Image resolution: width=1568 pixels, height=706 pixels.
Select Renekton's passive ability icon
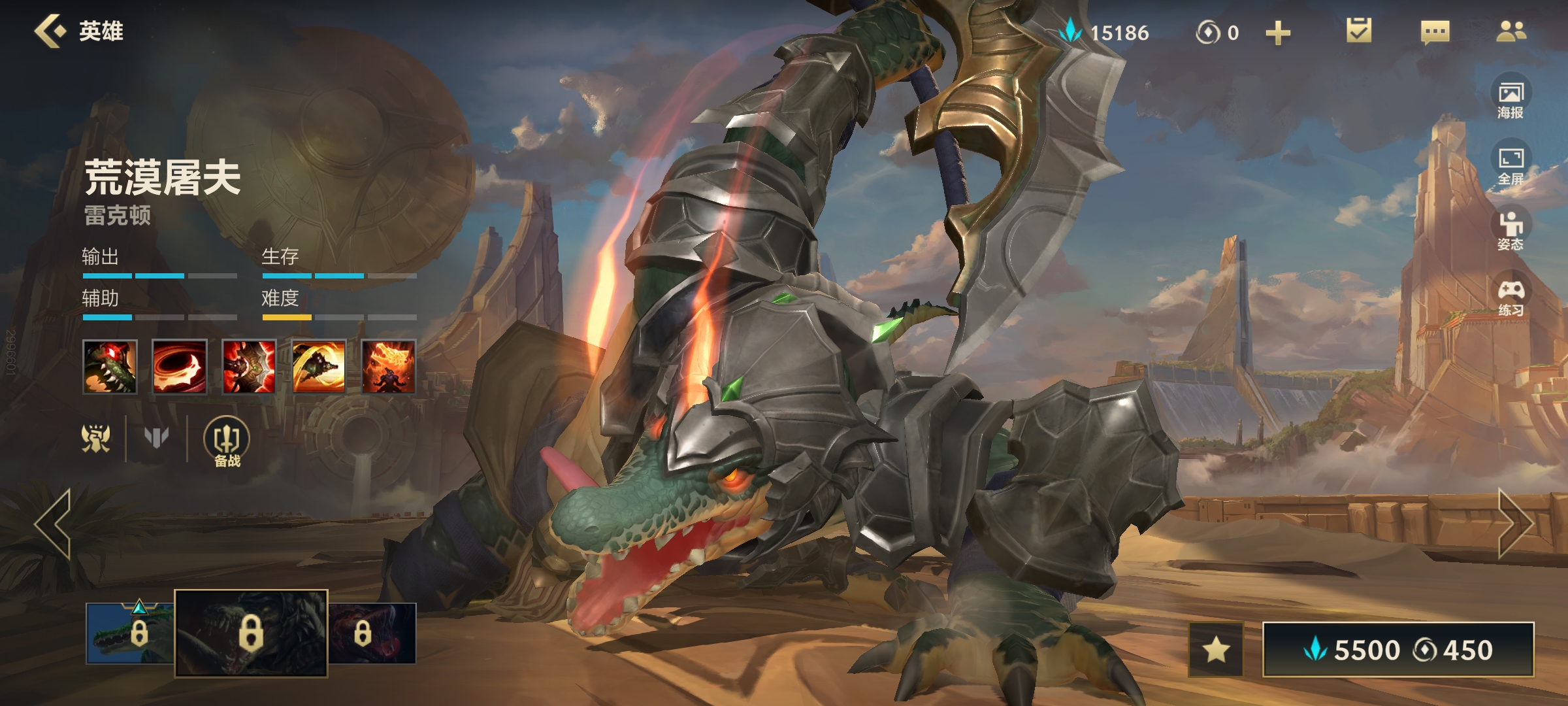click(110, 367)
